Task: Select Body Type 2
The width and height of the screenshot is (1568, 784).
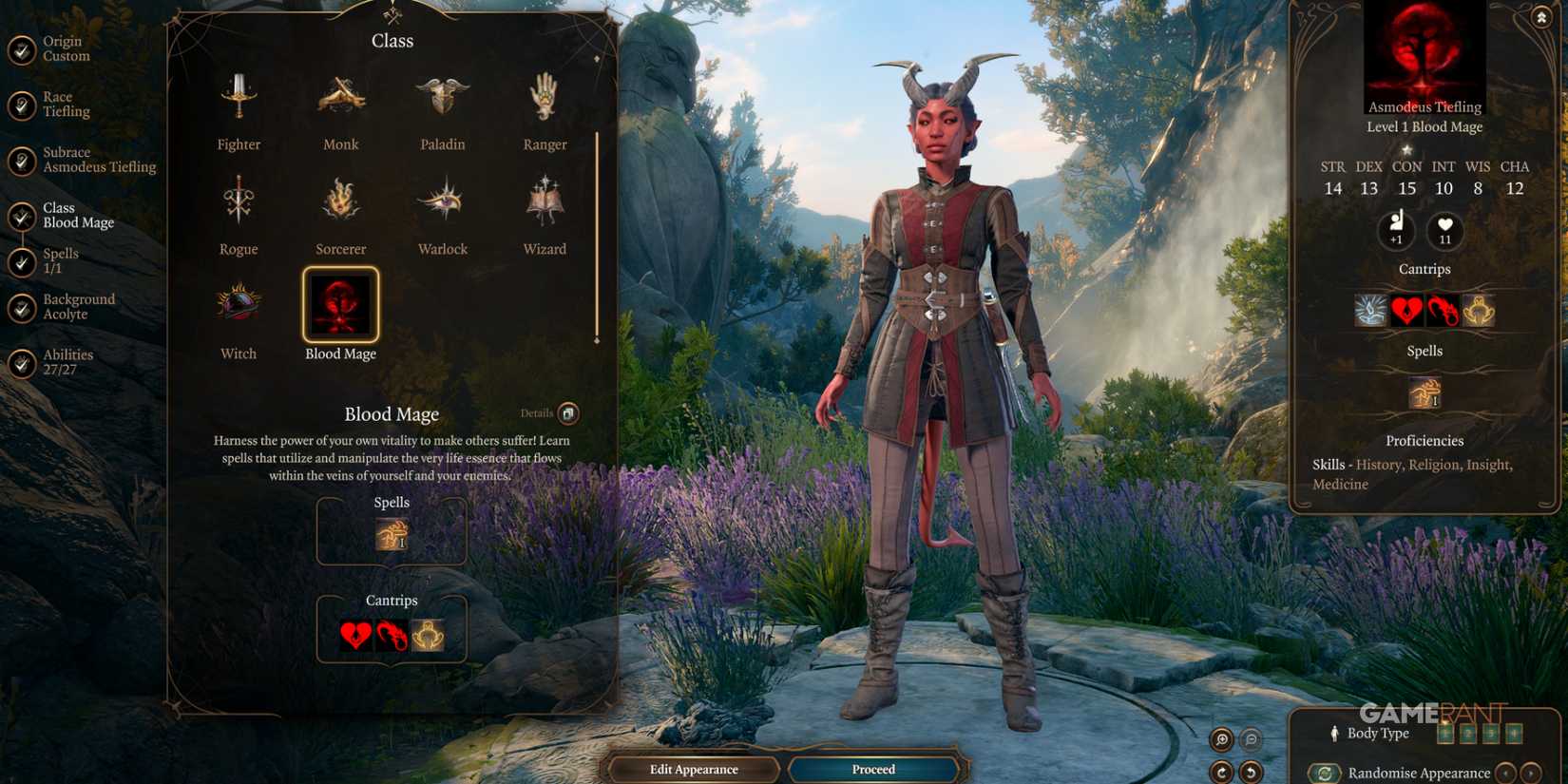Action: pos(1468,734)
